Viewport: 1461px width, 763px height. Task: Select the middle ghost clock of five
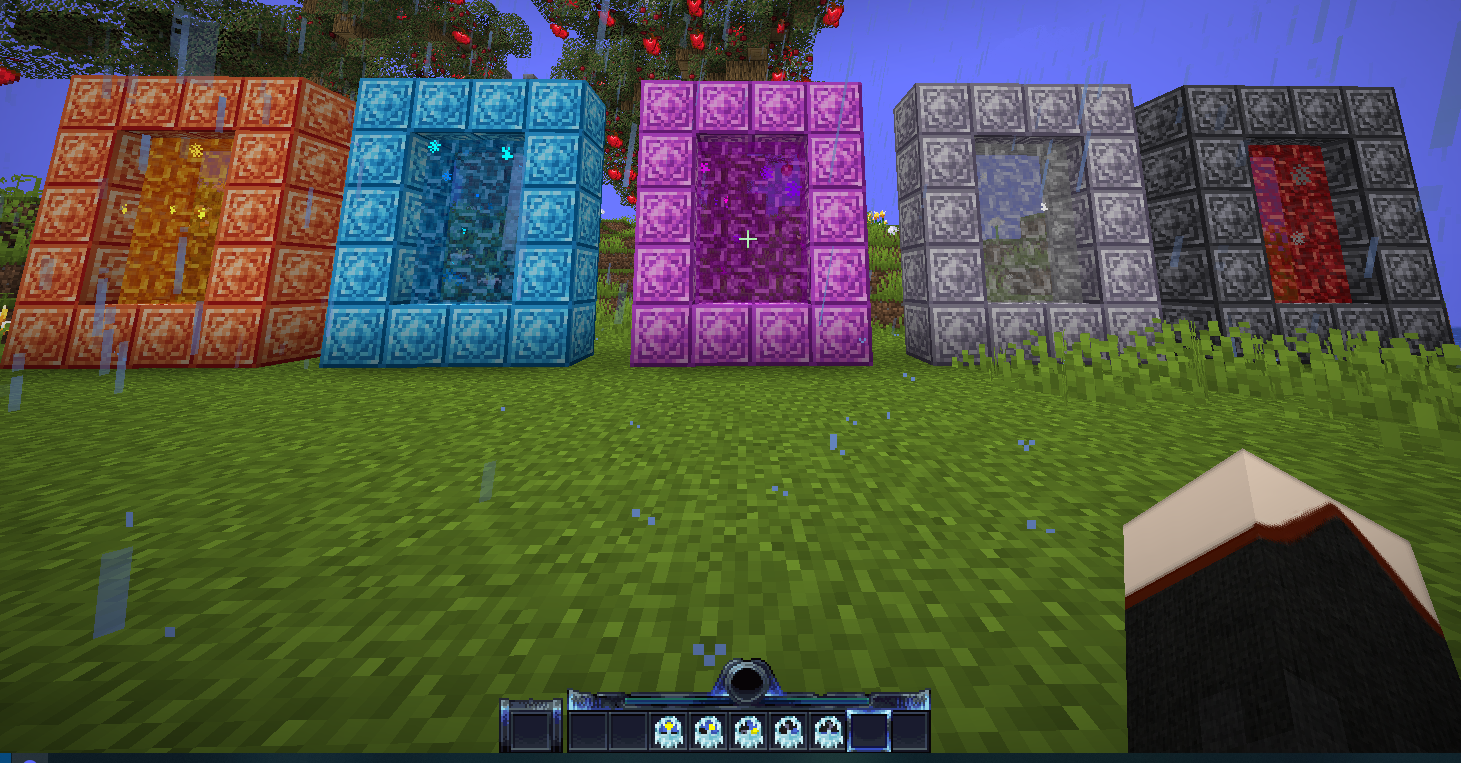(748, 731)
